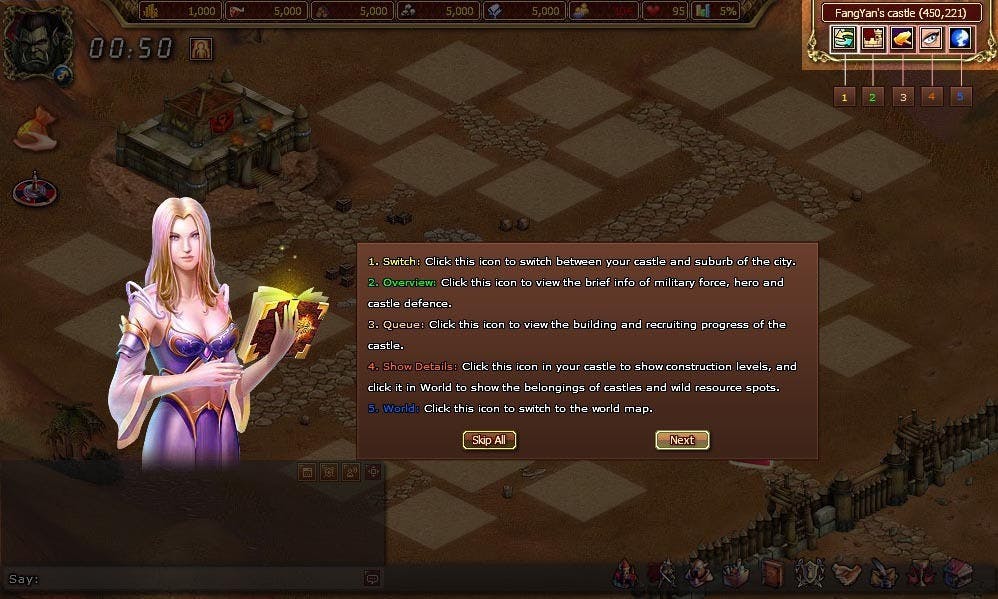Image resolution: width=998 pixels, height=599 pixels.
Task: Toggle the Show Details eye icon
Action: click(x=932, y=39)
